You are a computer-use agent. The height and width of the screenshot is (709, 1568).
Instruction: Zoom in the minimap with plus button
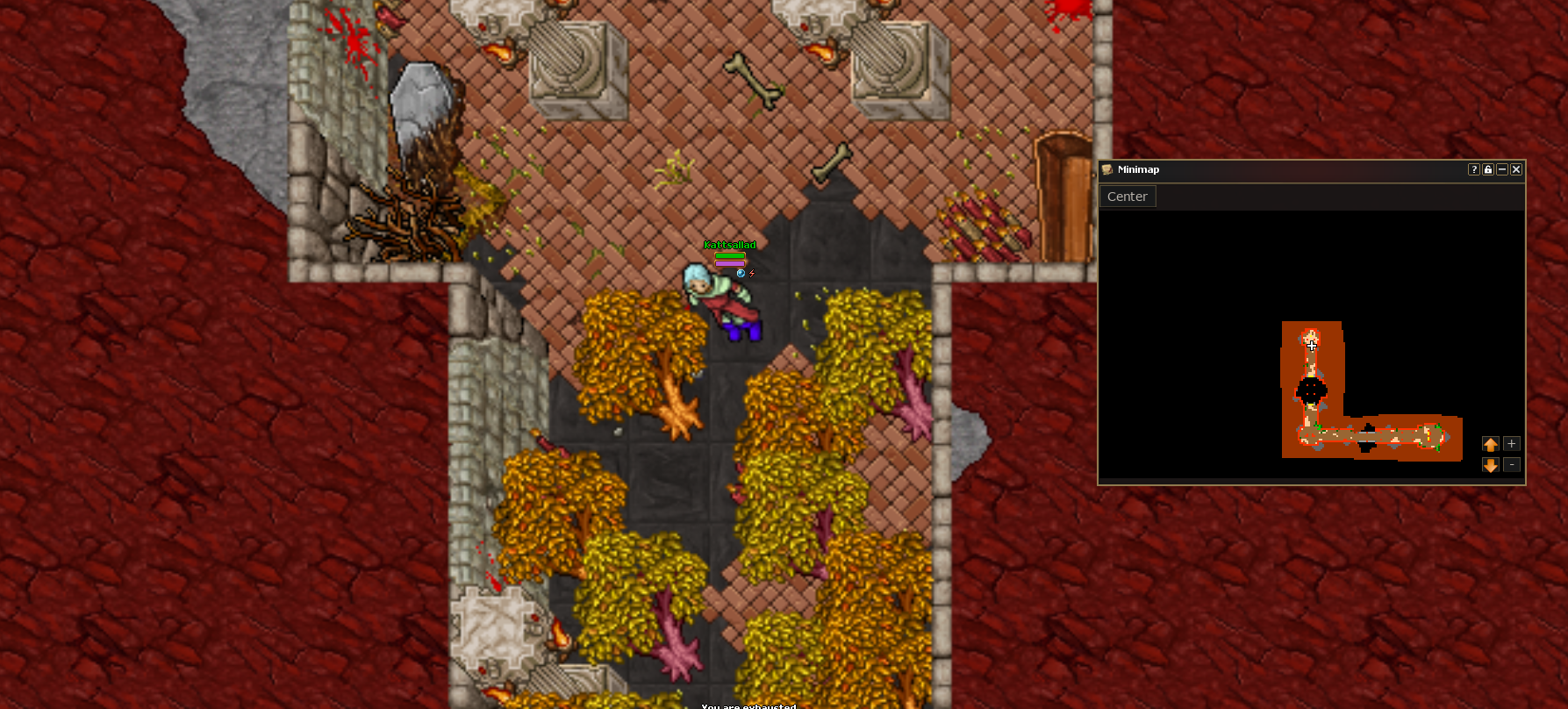click(x=1511, y=444)
